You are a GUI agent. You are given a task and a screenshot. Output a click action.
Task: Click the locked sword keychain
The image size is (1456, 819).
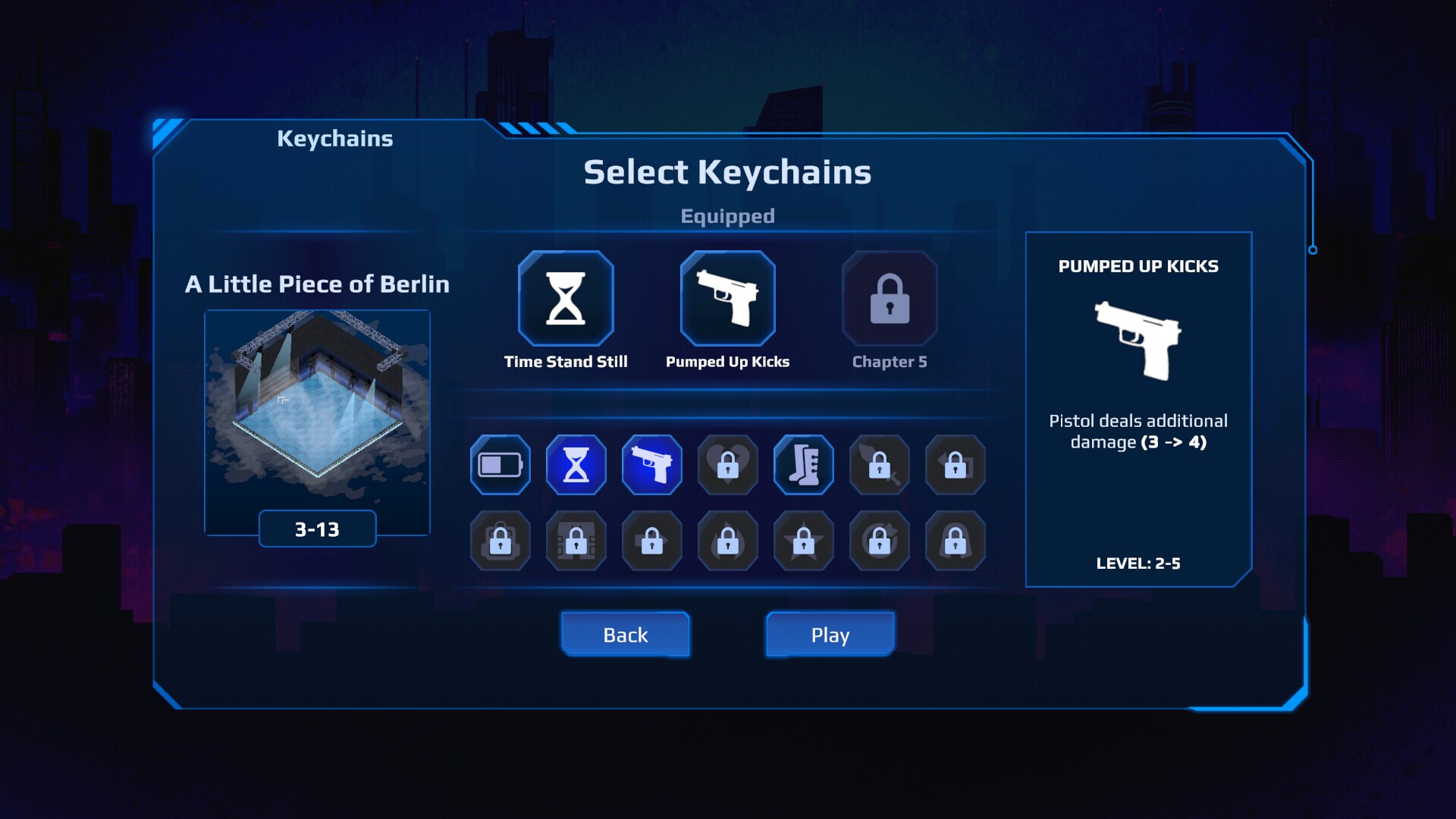[x=879, y=465]
